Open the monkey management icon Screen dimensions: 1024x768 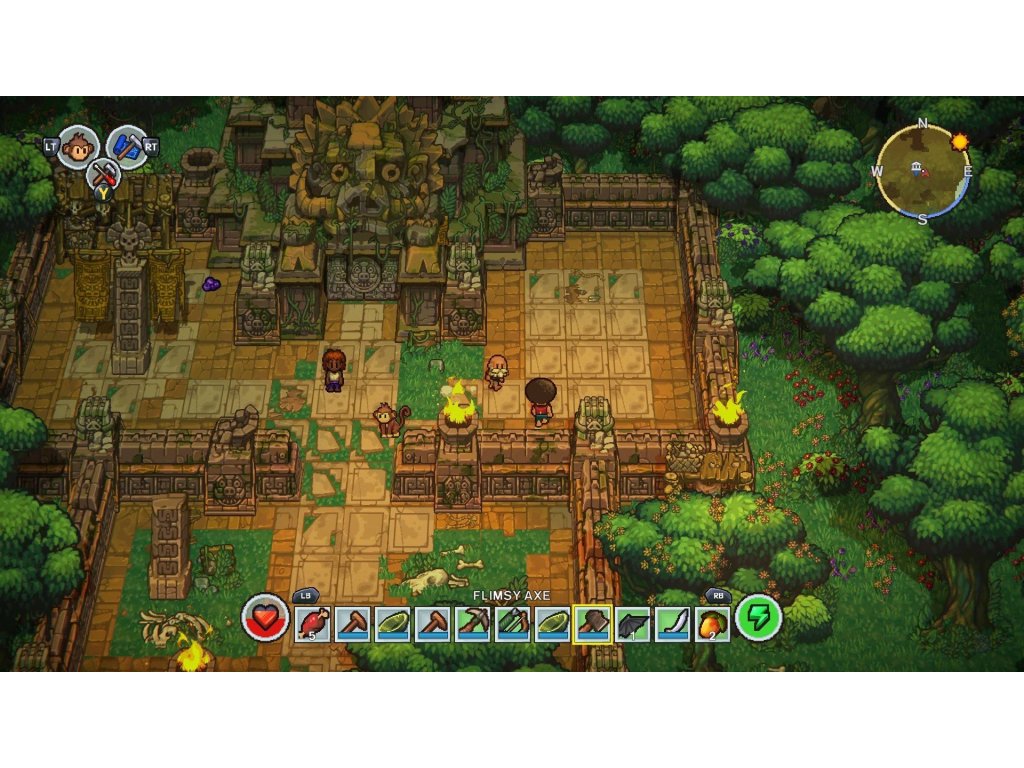pyautogui.click(x=78, y=147)
